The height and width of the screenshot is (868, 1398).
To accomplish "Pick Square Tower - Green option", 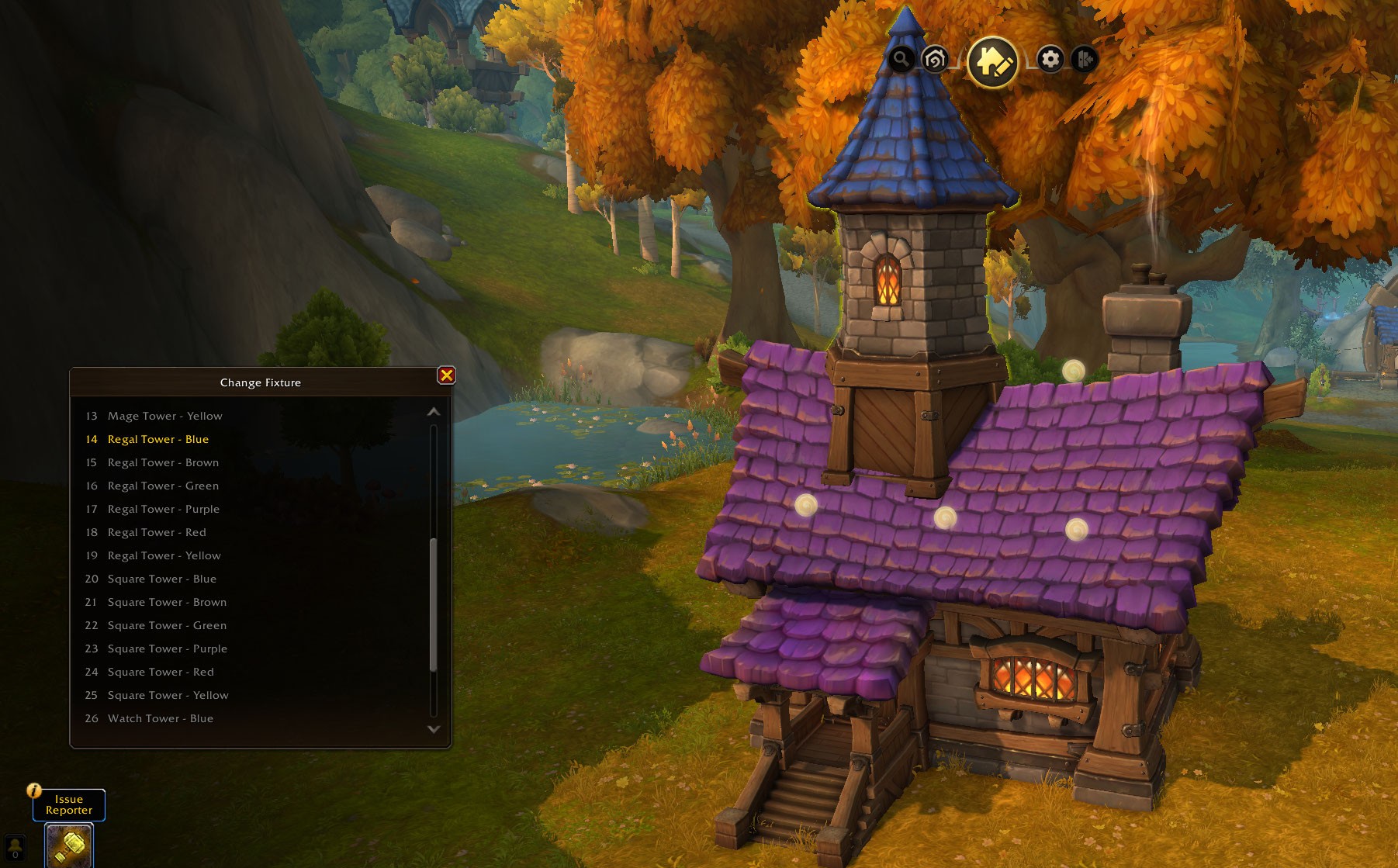I will tap(167, 625).
